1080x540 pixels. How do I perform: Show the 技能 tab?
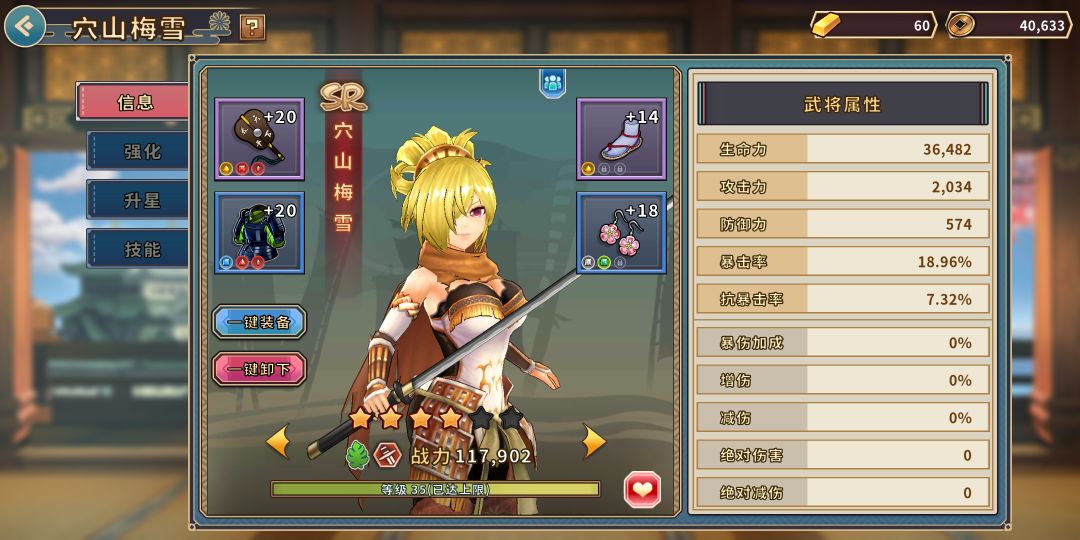pyautogui.click(x=141, y=249)
